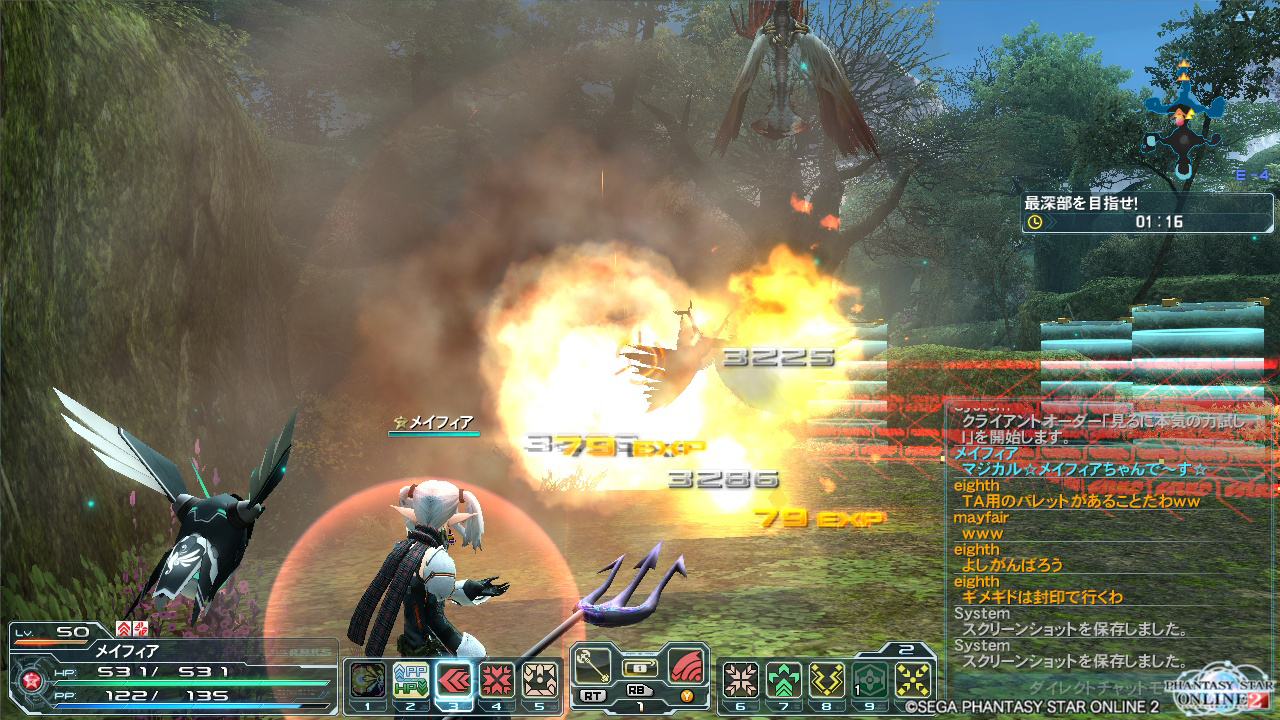Cast the green up-arrows technique in slot 7
1280x720 pixels.
(x=784, y=679)
